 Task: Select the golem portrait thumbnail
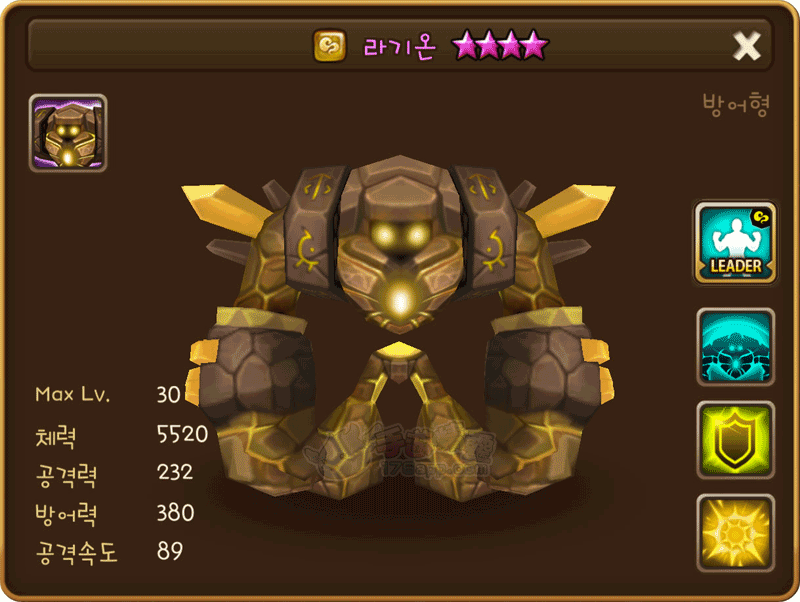coord(68,133)
